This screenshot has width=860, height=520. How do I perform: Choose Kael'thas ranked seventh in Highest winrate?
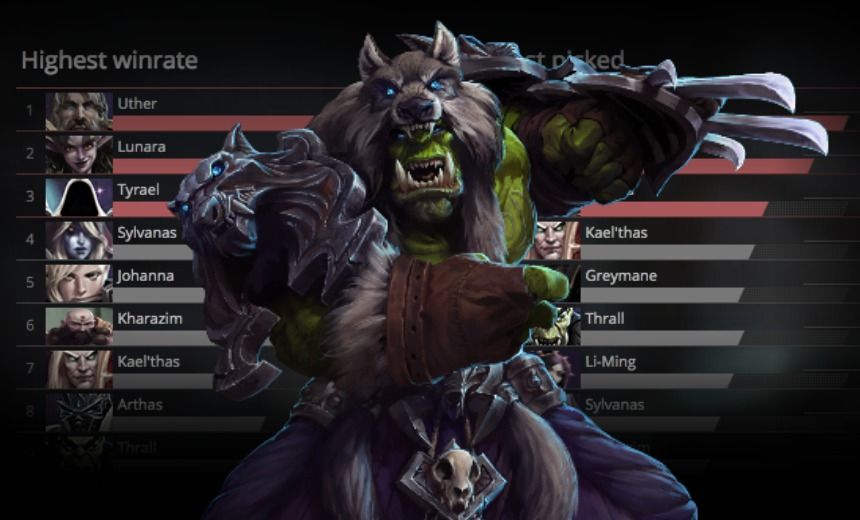click(x=148, y=361)
